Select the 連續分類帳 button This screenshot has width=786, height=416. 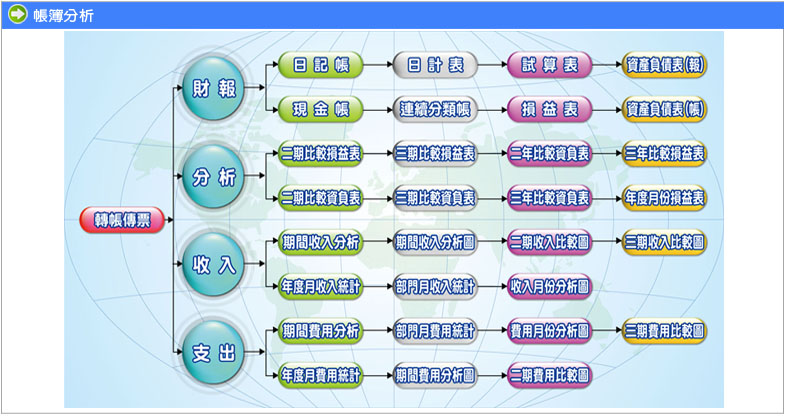(435, 109)
